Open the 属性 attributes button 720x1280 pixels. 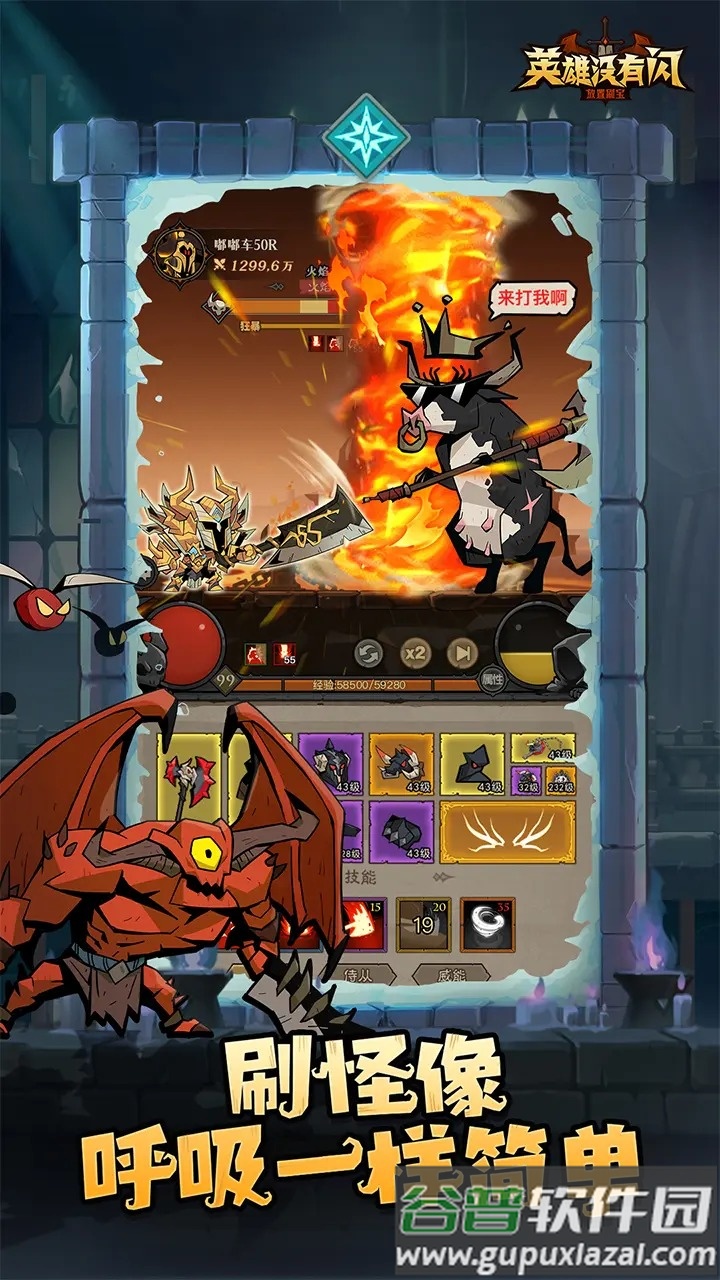492,679
